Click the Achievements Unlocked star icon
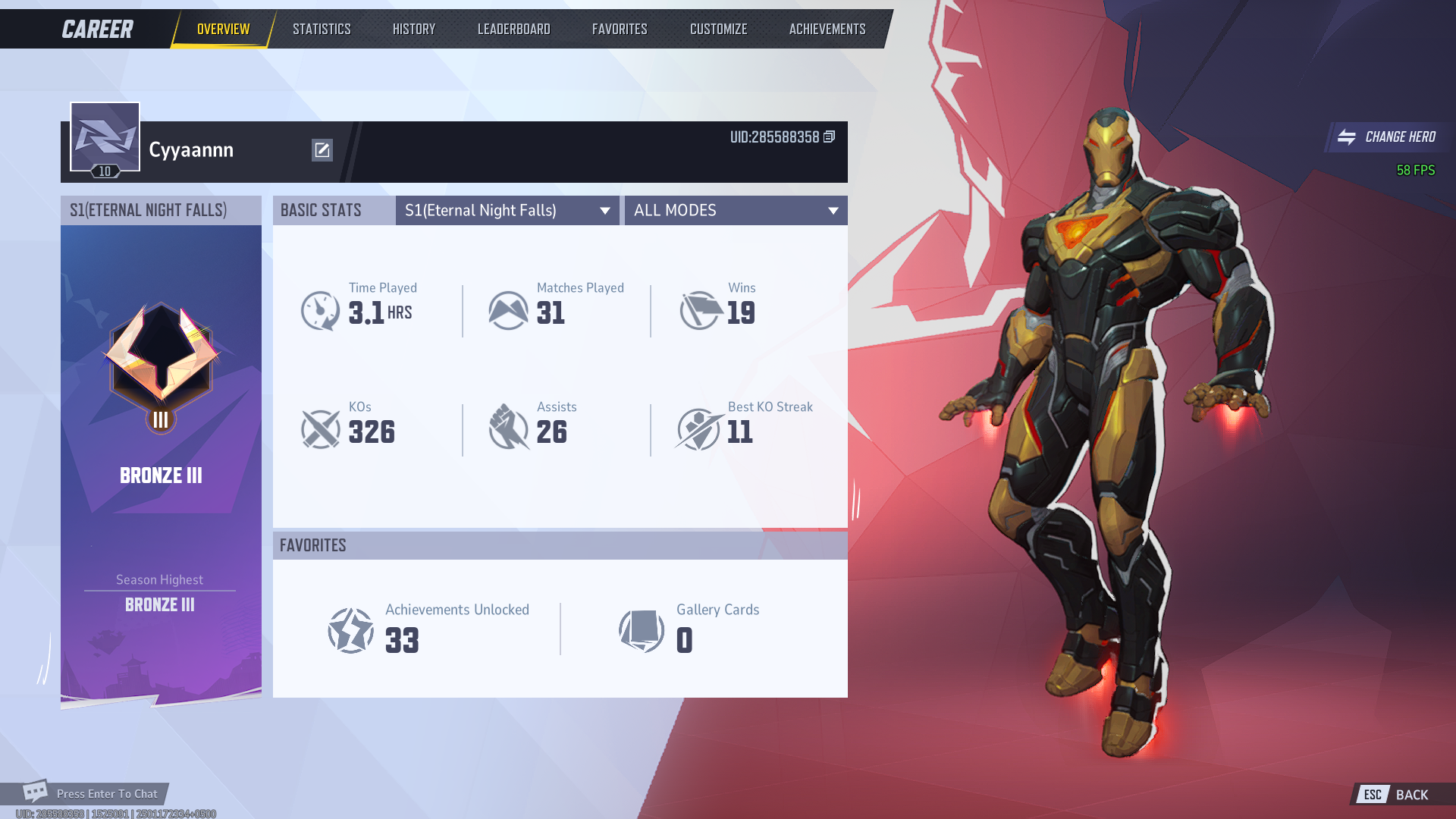1456x819 pixels. pos(350,630)
